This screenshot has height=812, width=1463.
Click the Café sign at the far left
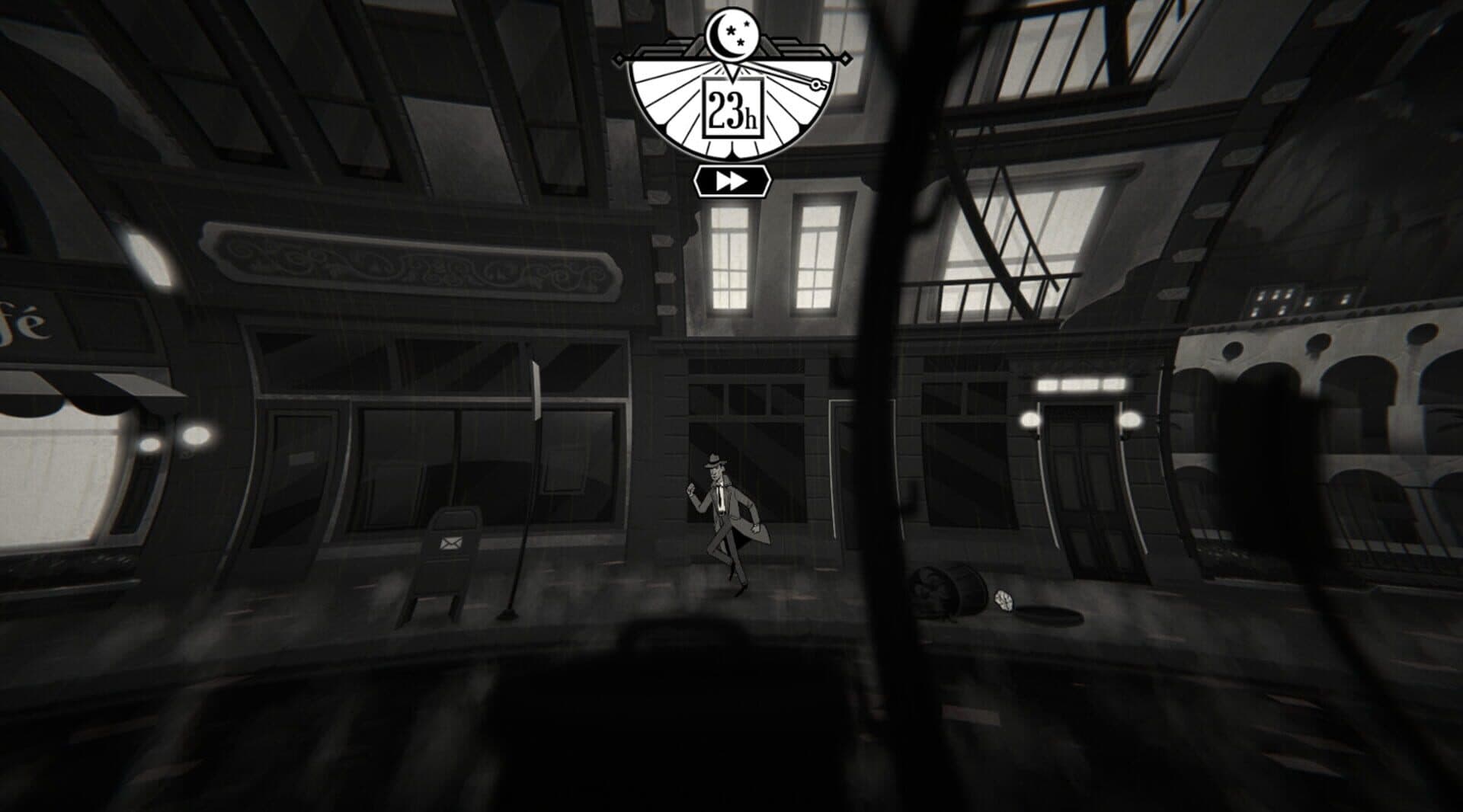tap(23, 320)
